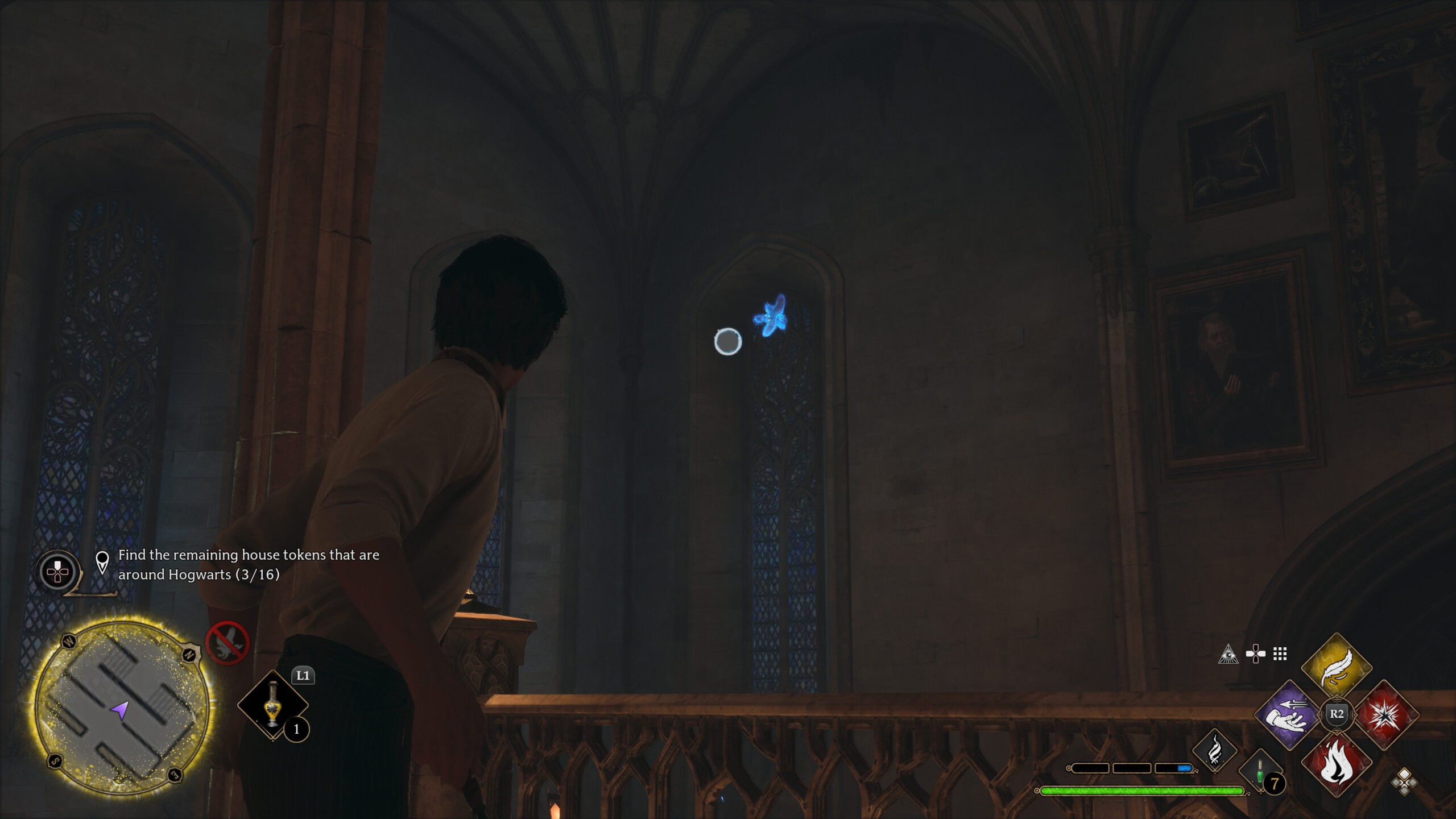1456x819 pixels.
Task: Use the green Wiggenweld potion slot
Action: click(1260, 773)
